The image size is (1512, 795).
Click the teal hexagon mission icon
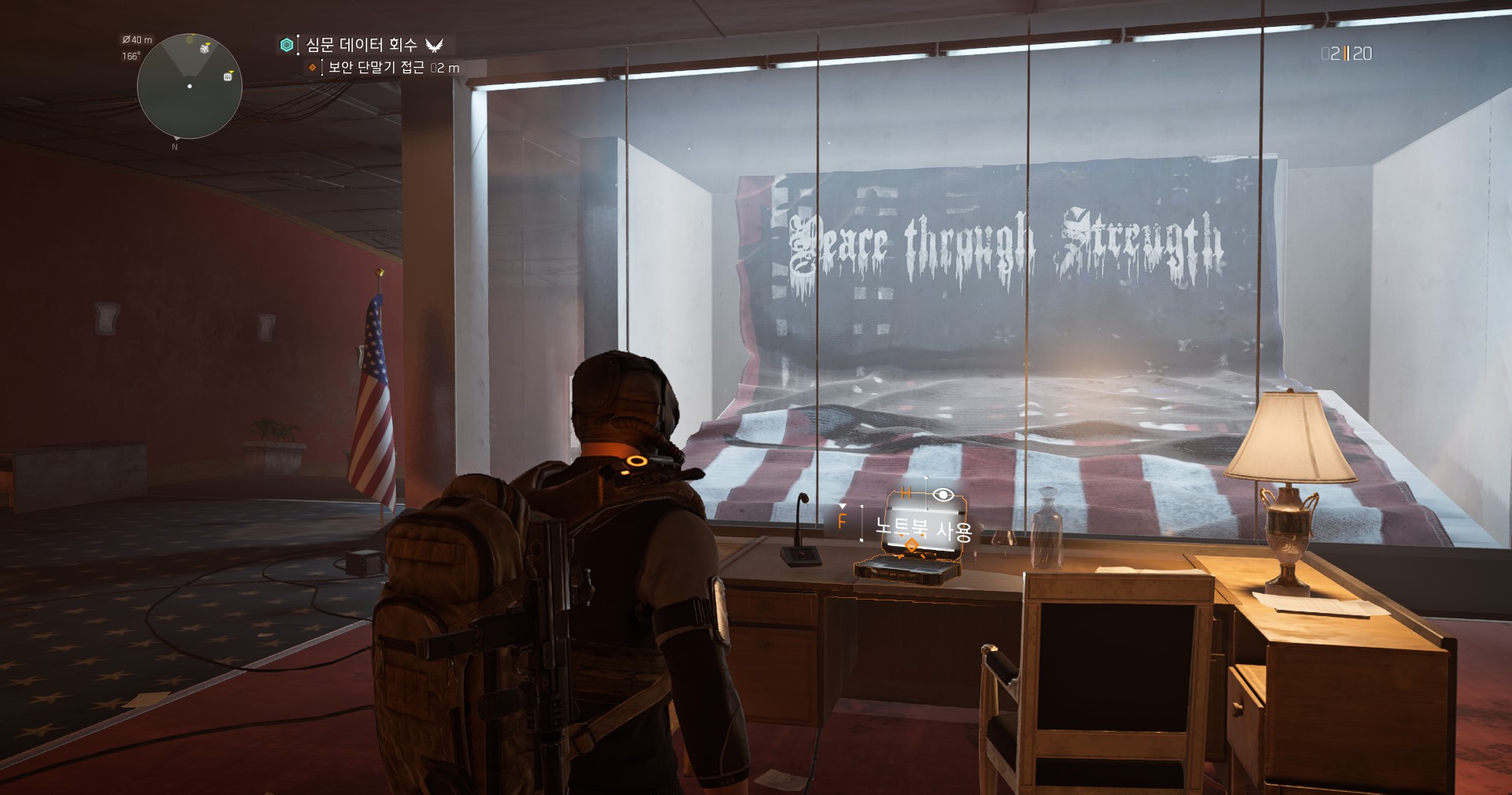287,45
